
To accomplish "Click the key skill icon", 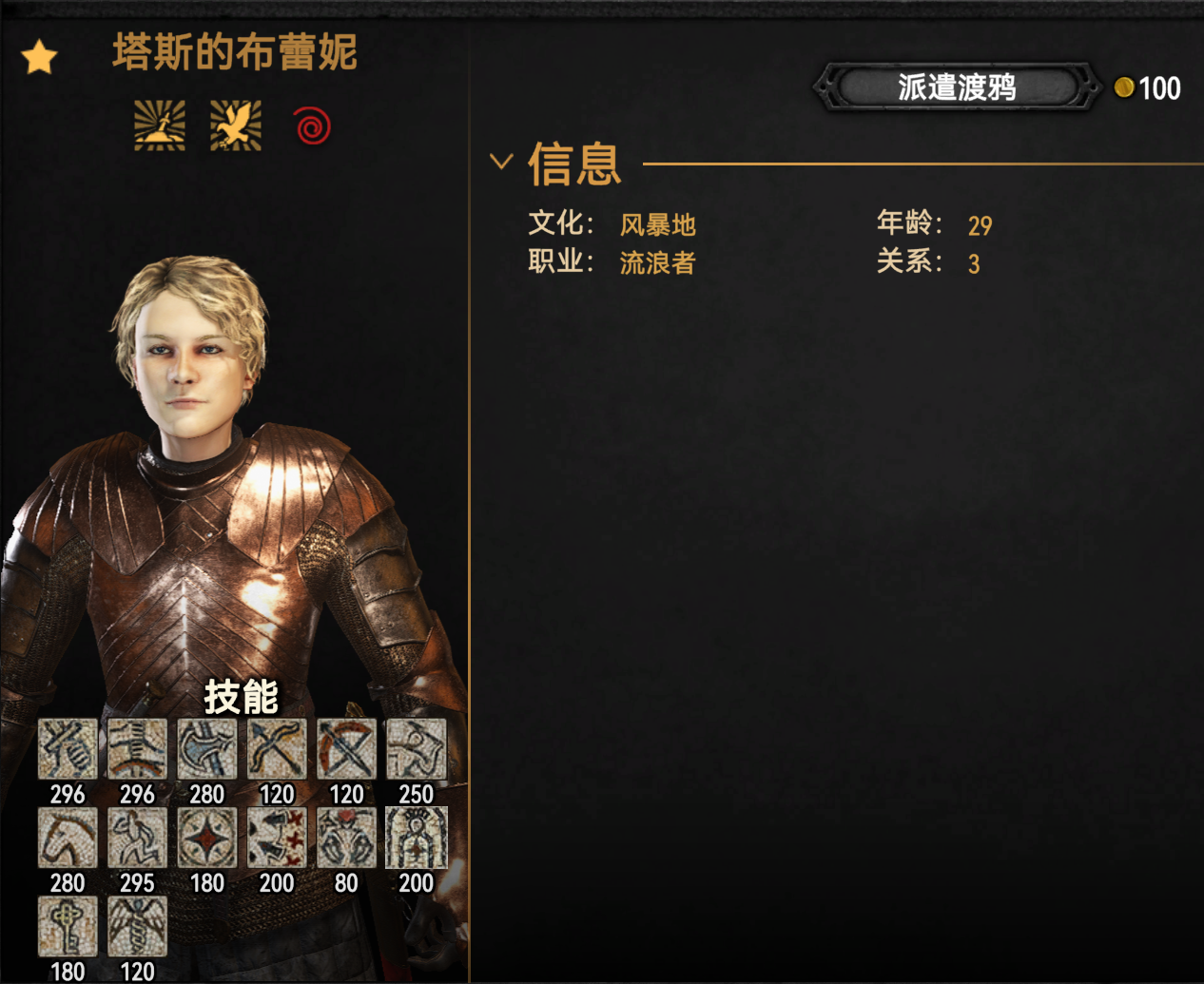I will click(68, 926).
